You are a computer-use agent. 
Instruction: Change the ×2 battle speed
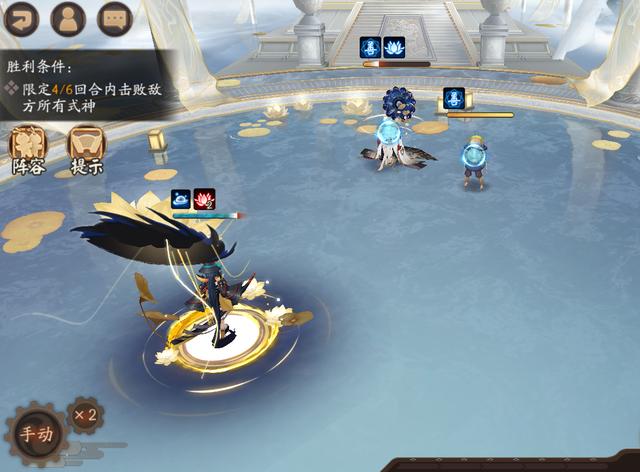(x=85, y=413)
